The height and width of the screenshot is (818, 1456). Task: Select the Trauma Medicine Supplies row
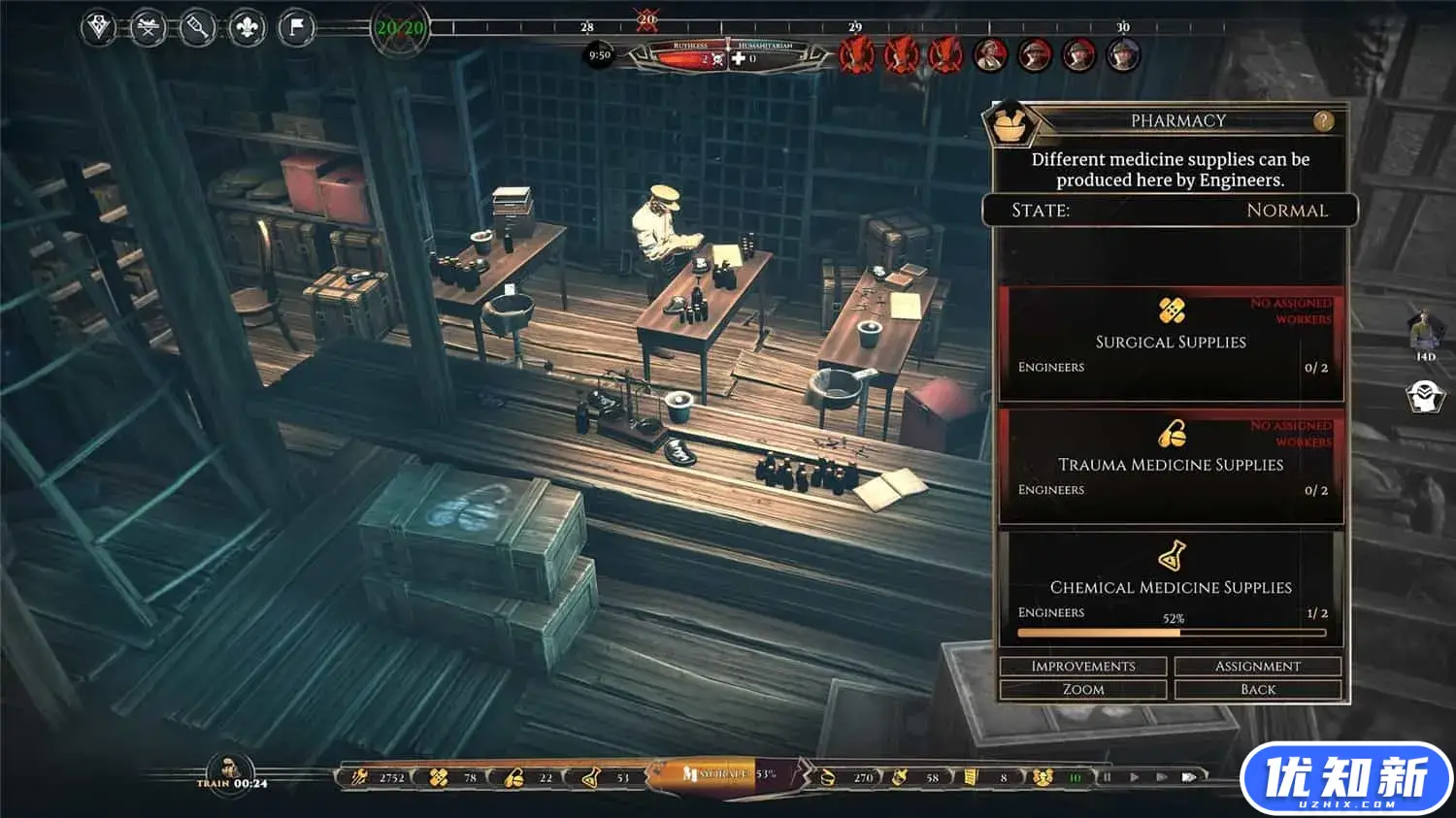[1171, 465]
